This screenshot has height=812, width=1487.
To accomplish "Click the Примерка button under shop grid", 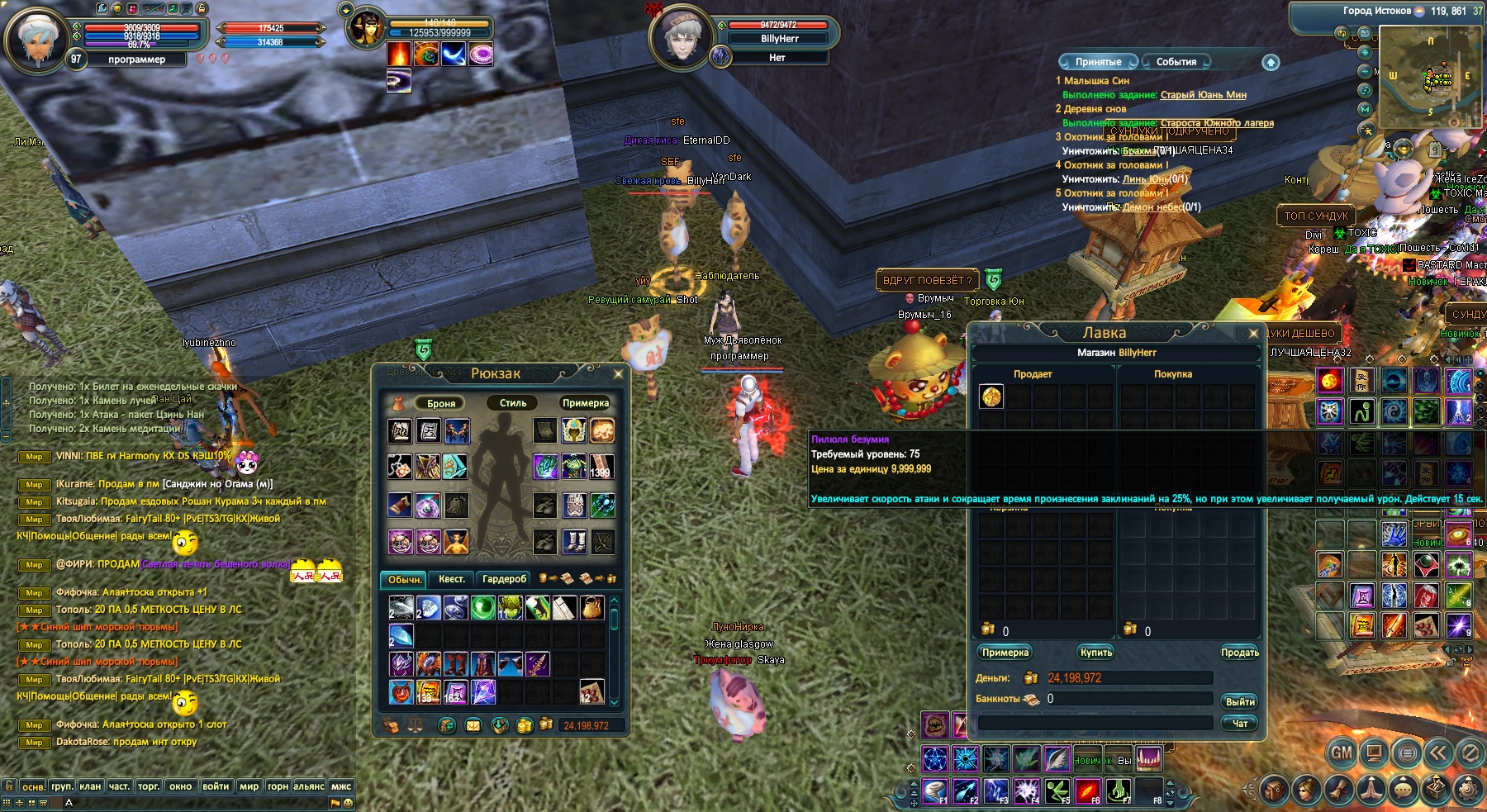I will coord(1005,653).
